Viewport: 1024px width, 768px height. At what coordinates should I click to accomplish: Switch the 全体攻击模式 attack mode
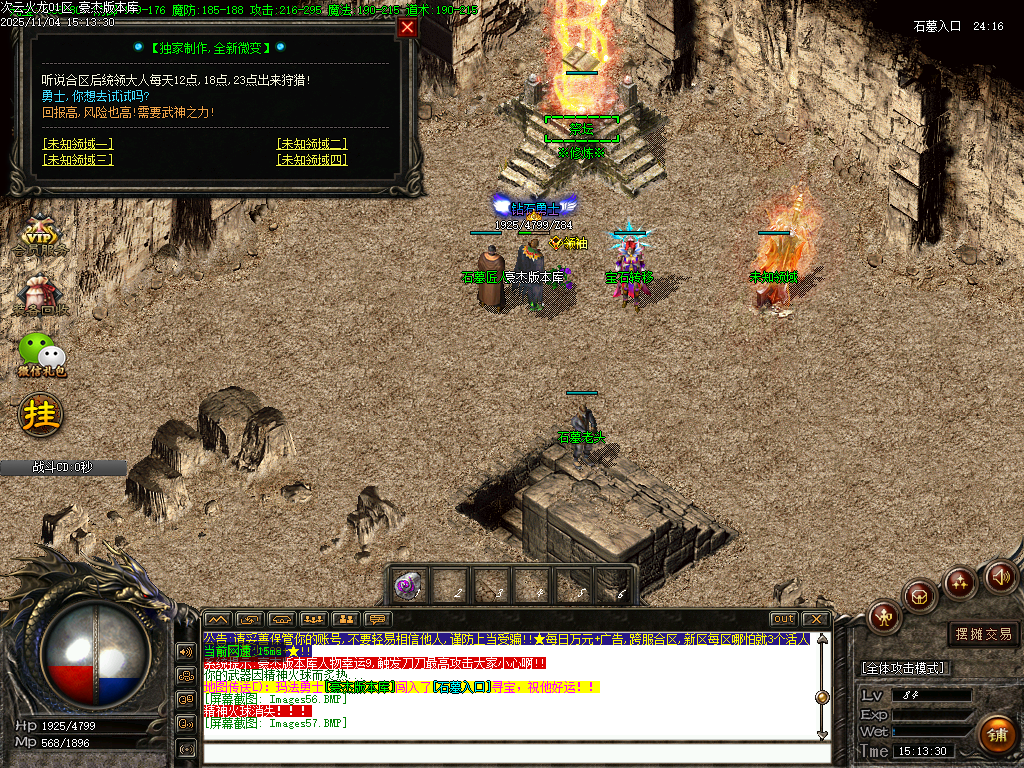click(x=903, y=667)
